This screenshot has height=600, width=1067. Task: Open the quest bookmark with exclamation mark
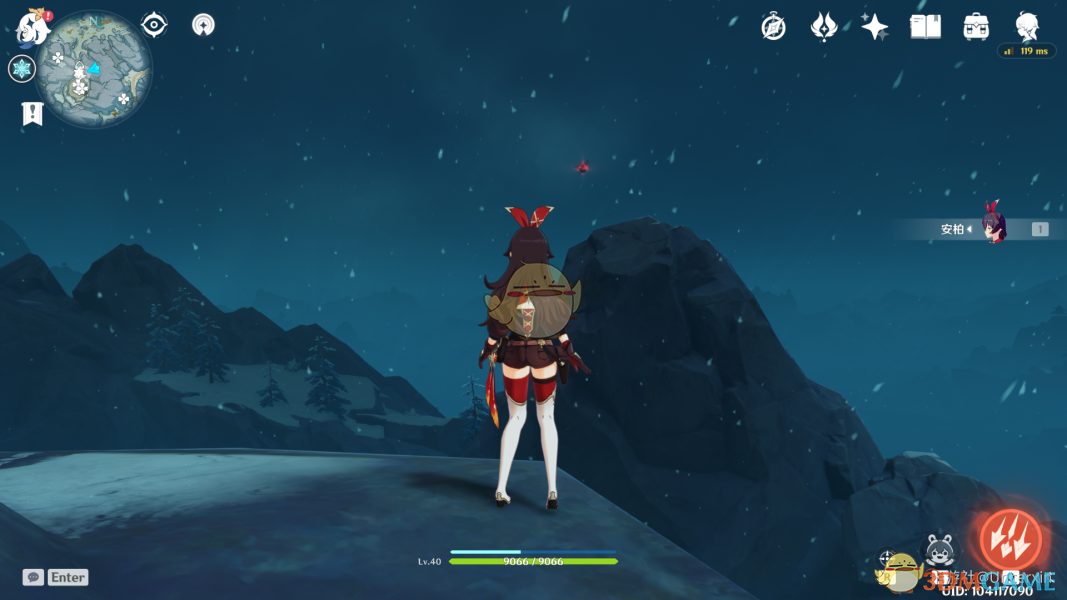coord(32,114)
